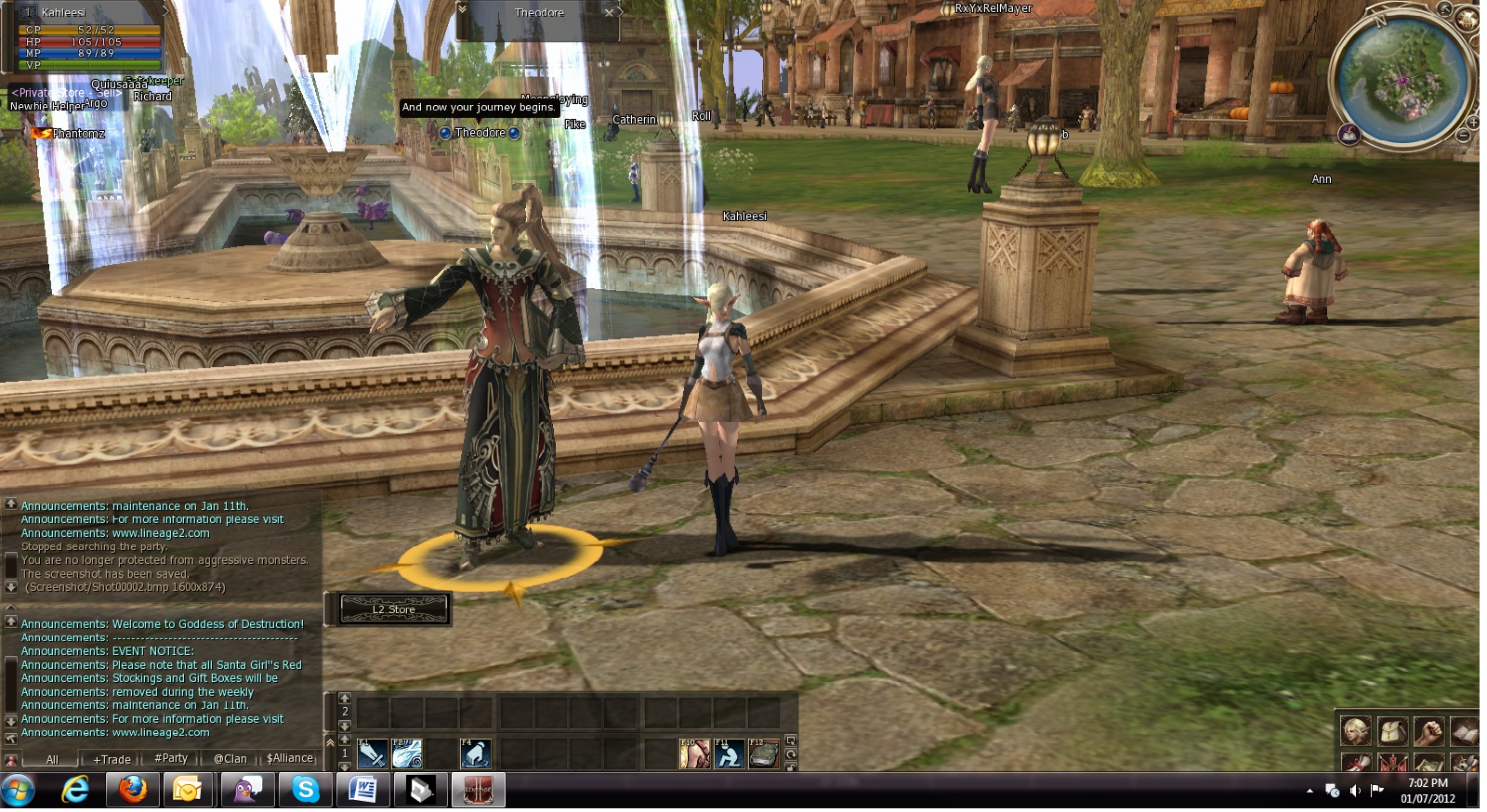Switch to the +Trade chat tab

coord(112,759)
